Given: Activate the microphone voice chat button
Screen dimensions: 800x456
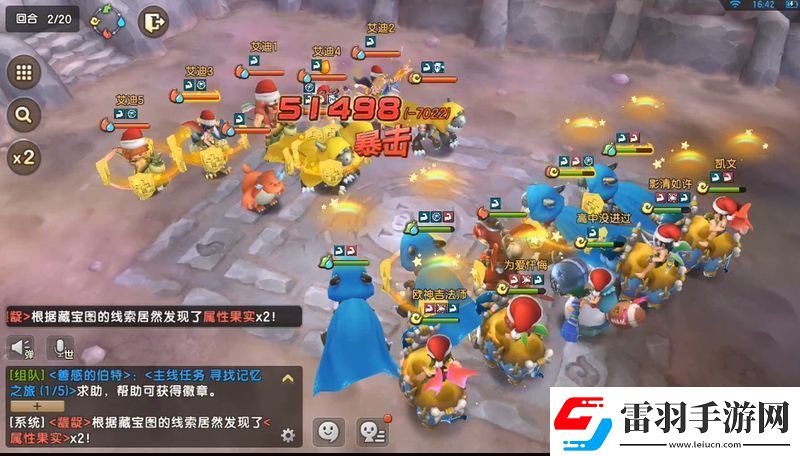Looking at the screenshot, I should click(x=63, y=348).
